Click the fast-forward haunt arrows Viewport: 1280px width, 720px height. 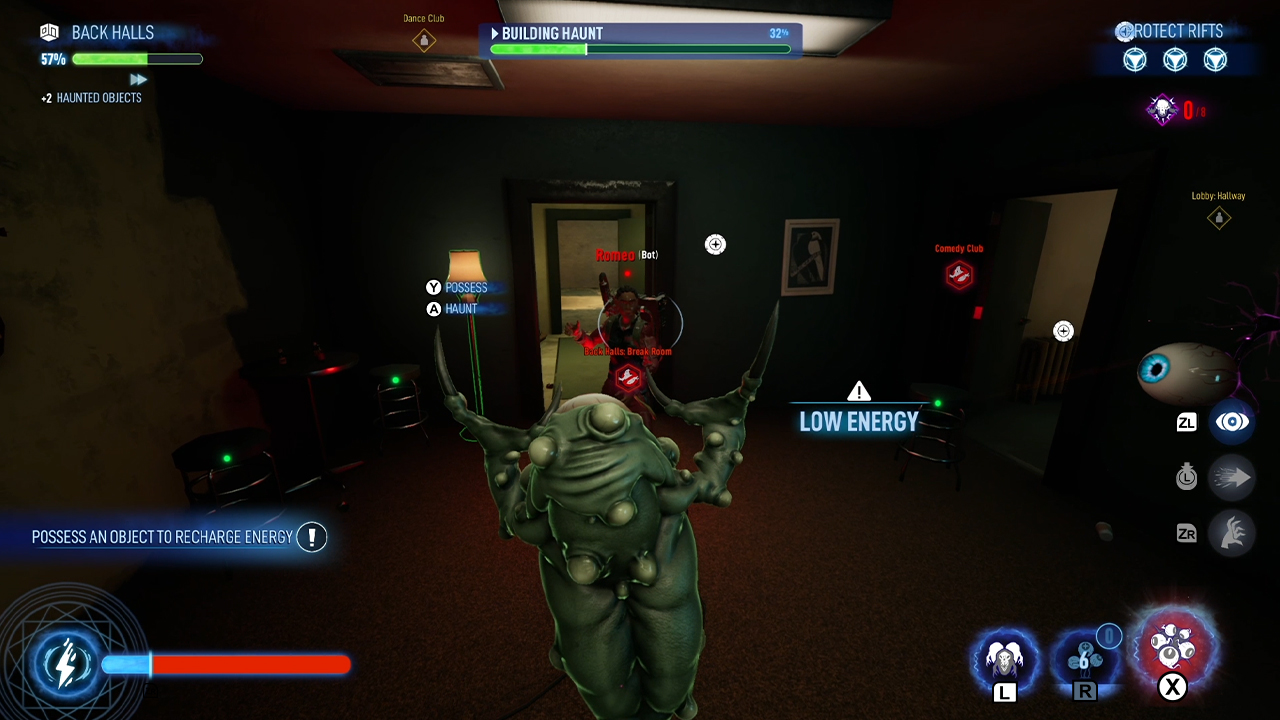[x=139, y=78]
